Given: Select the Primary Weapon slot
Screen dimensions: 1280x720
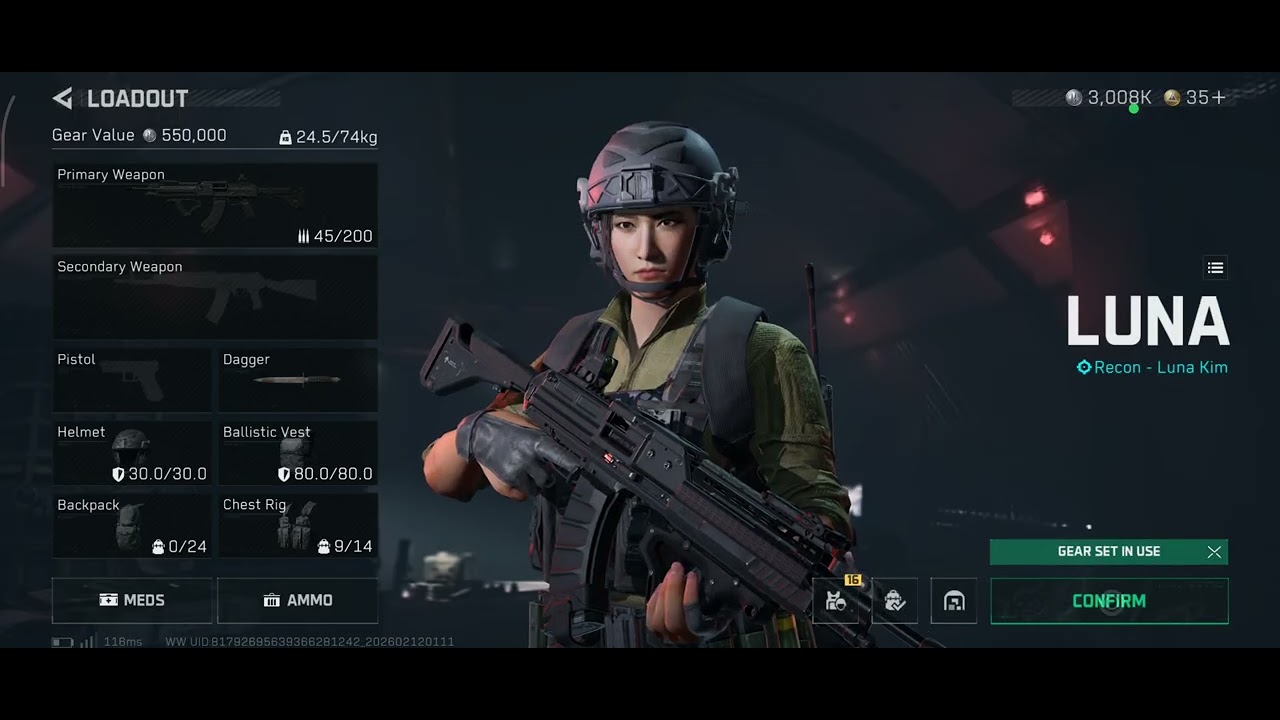Looking at the screenshot, I should [215, 205].
